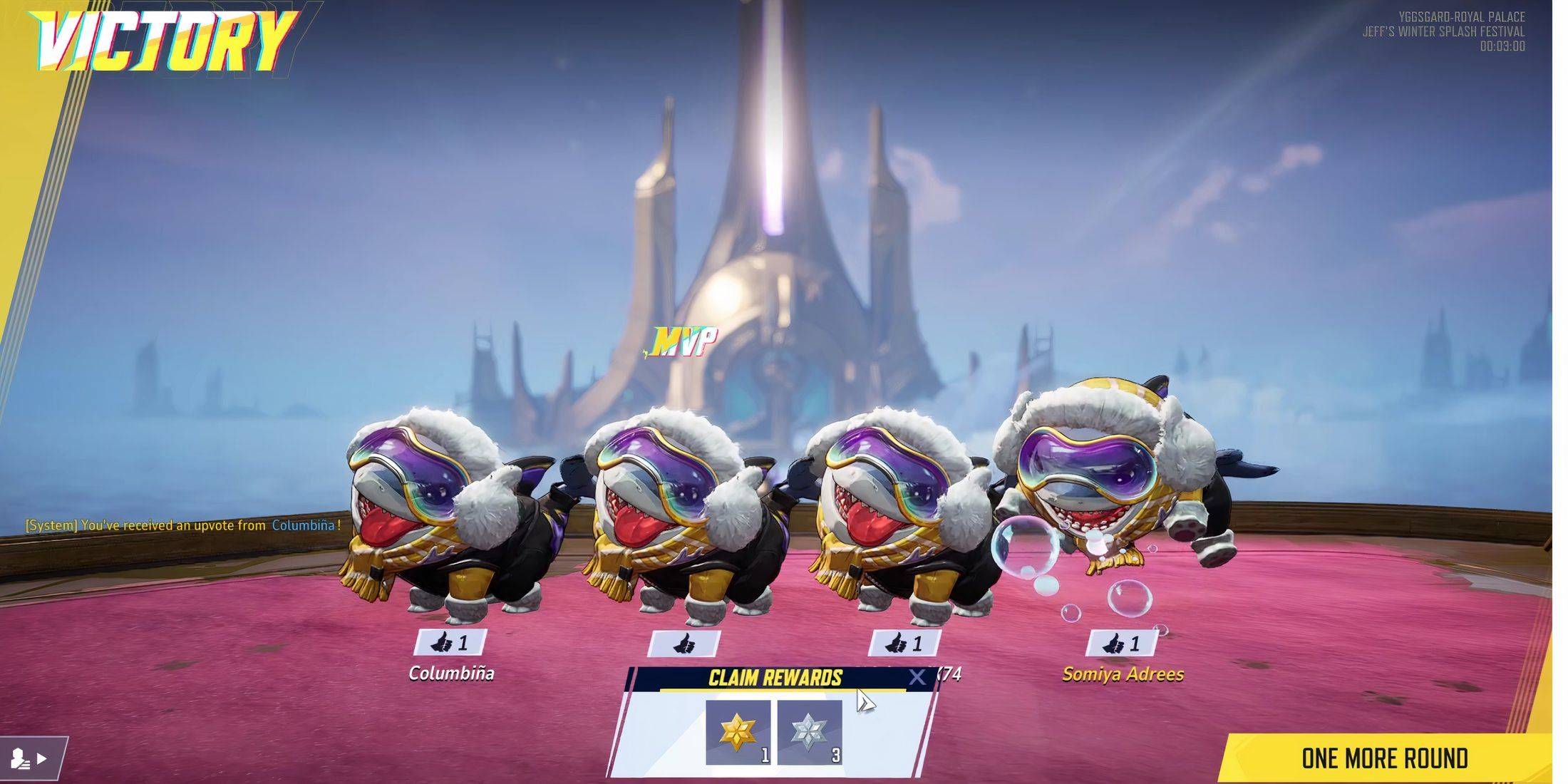Upvote player Columbiña
The image size is (1568, 784).
(x=450, y=643)
